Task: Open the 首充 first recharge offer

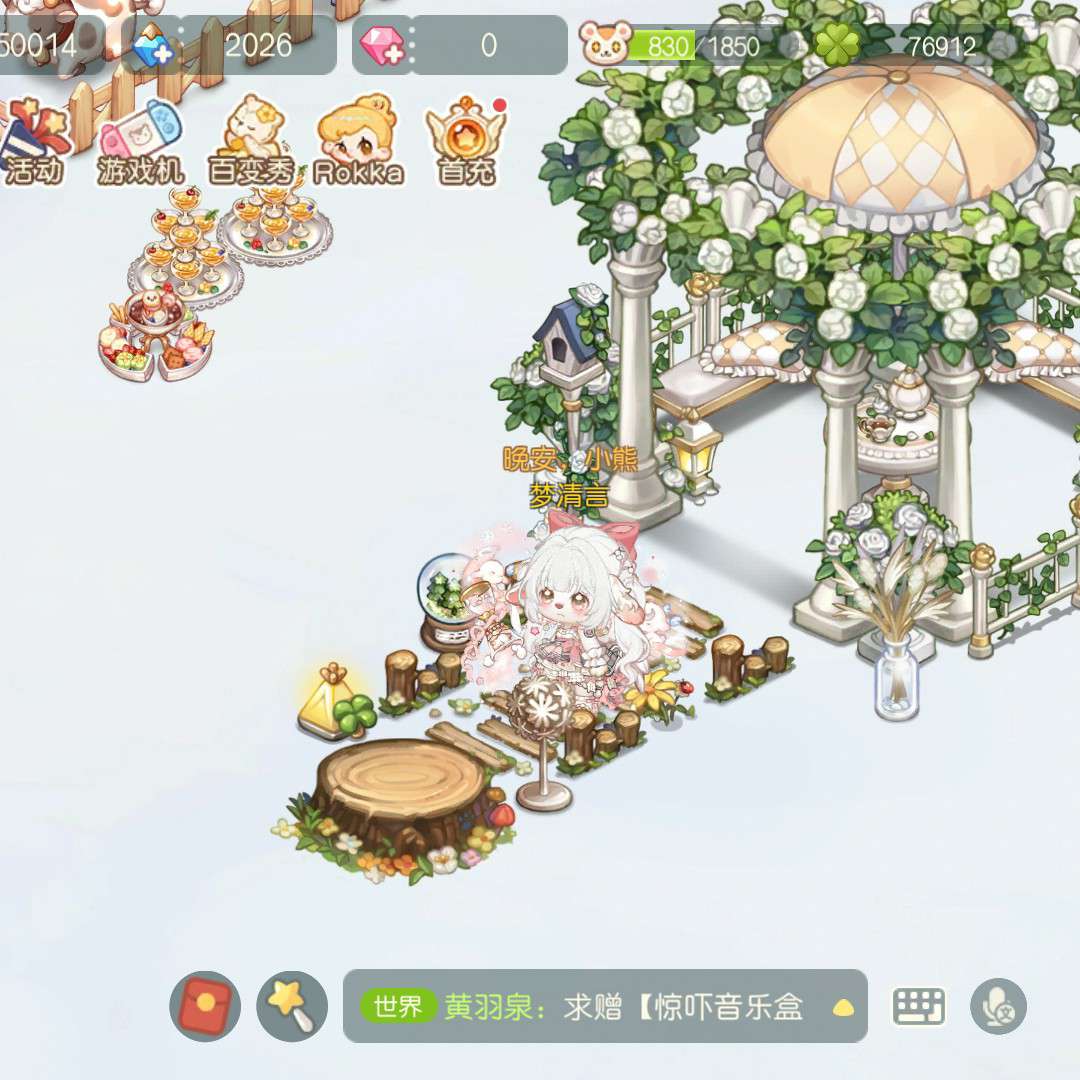Action: [466, 140]
